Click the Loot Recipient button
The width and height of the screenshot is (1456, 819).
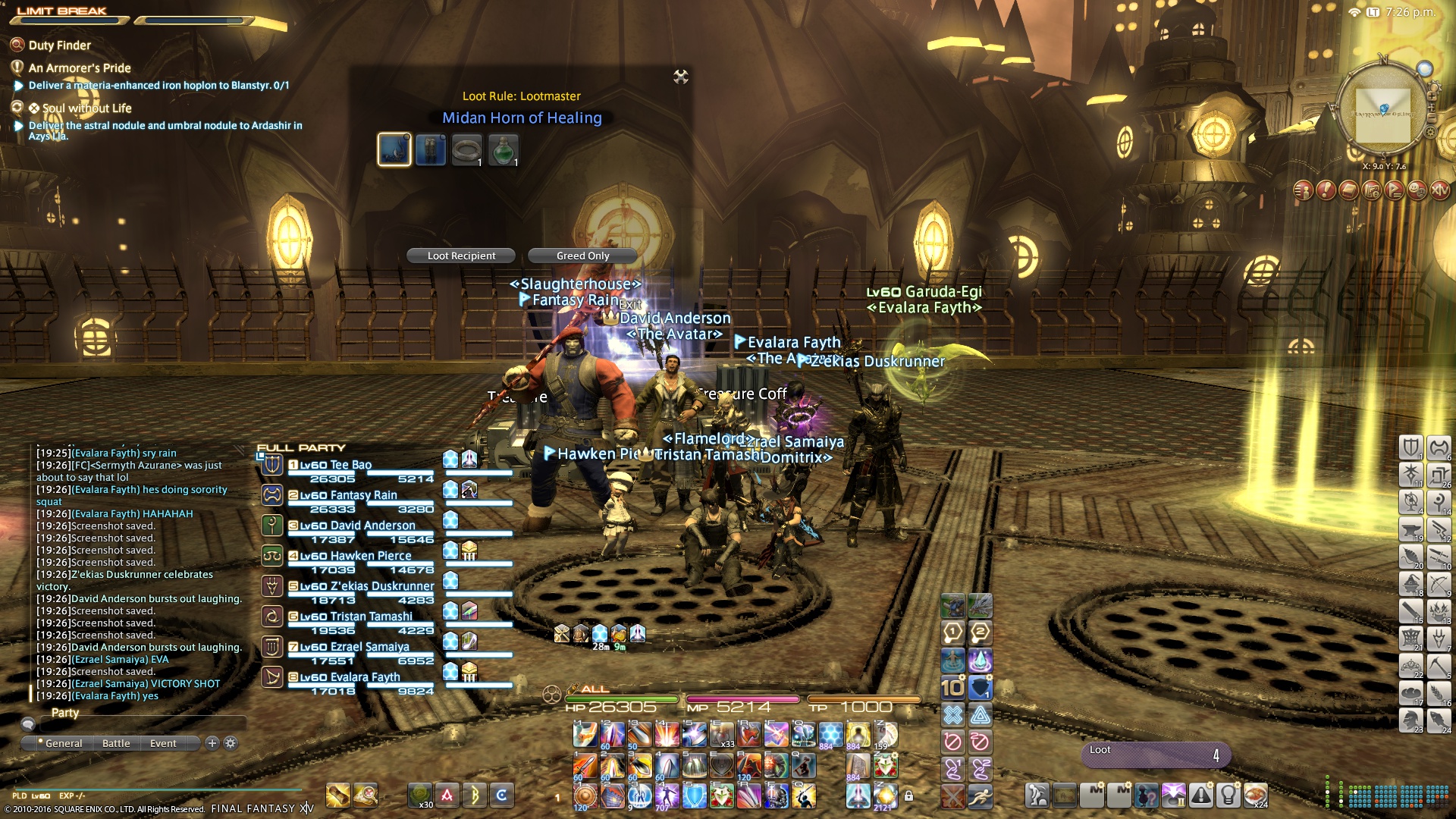coord(461,256)
